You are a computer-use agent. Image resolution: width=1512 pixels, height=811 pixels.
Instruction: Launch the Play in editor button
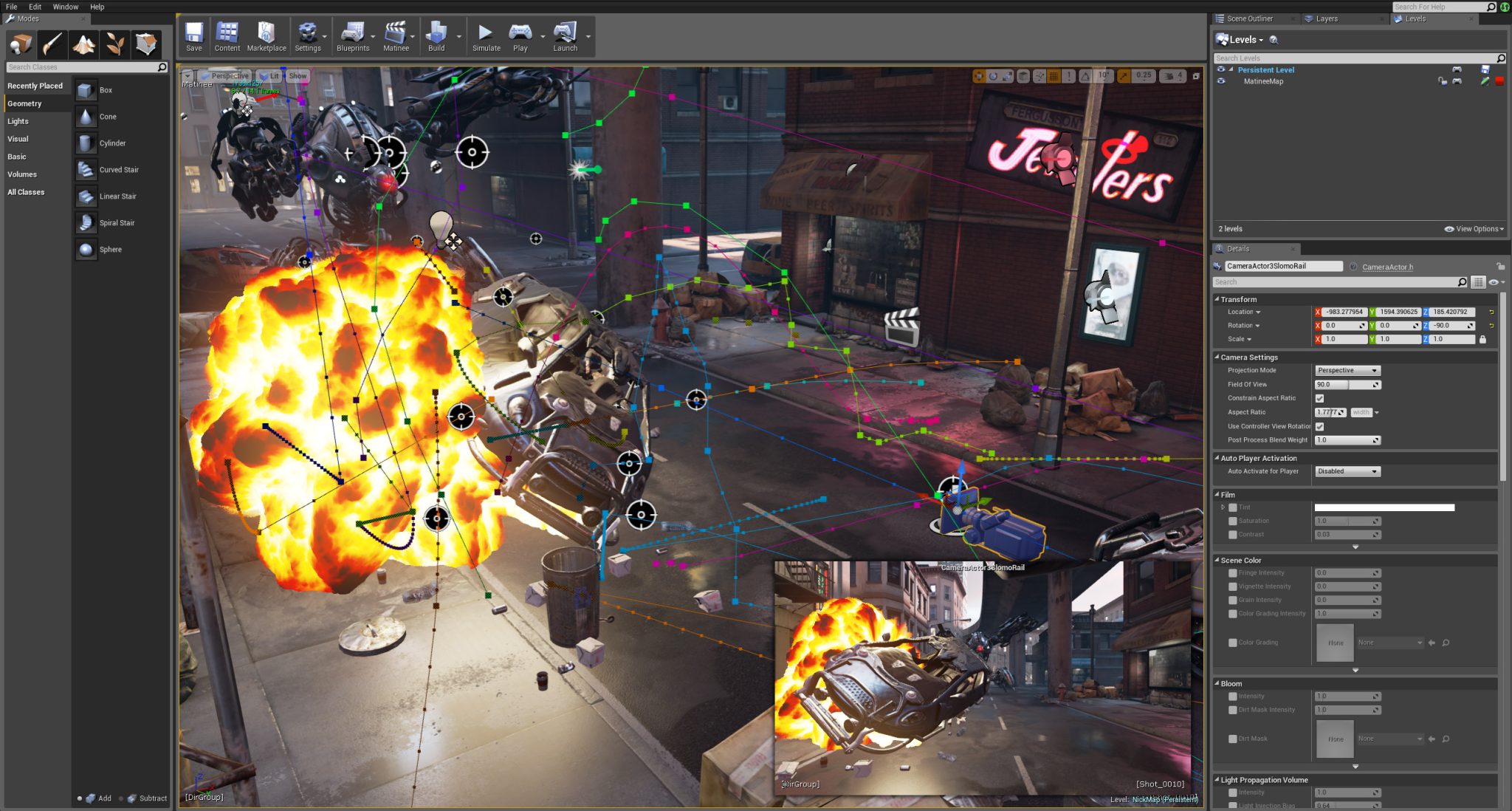[520, 37]
